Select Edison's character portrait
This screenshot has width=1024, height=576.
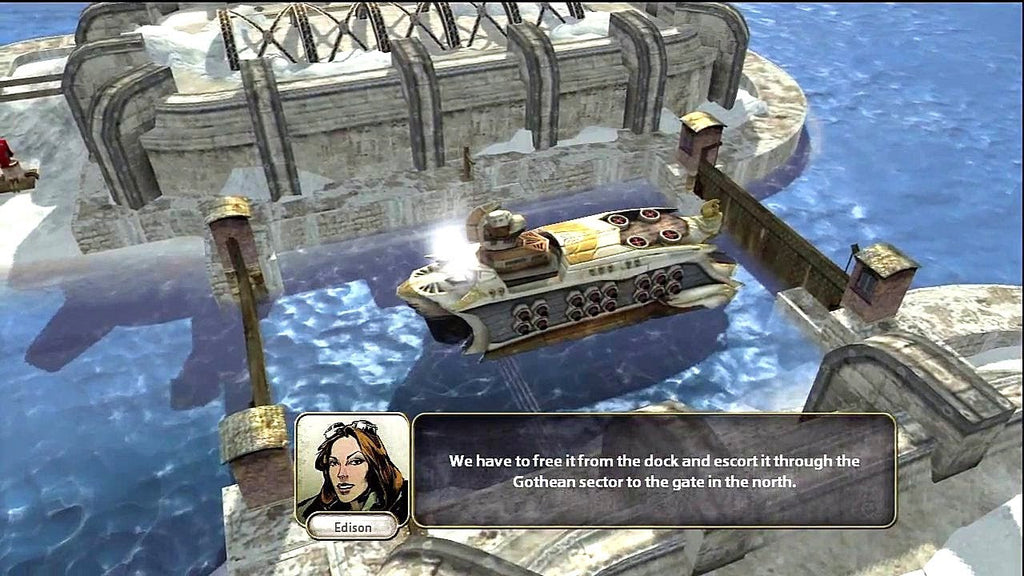point(351,465)
